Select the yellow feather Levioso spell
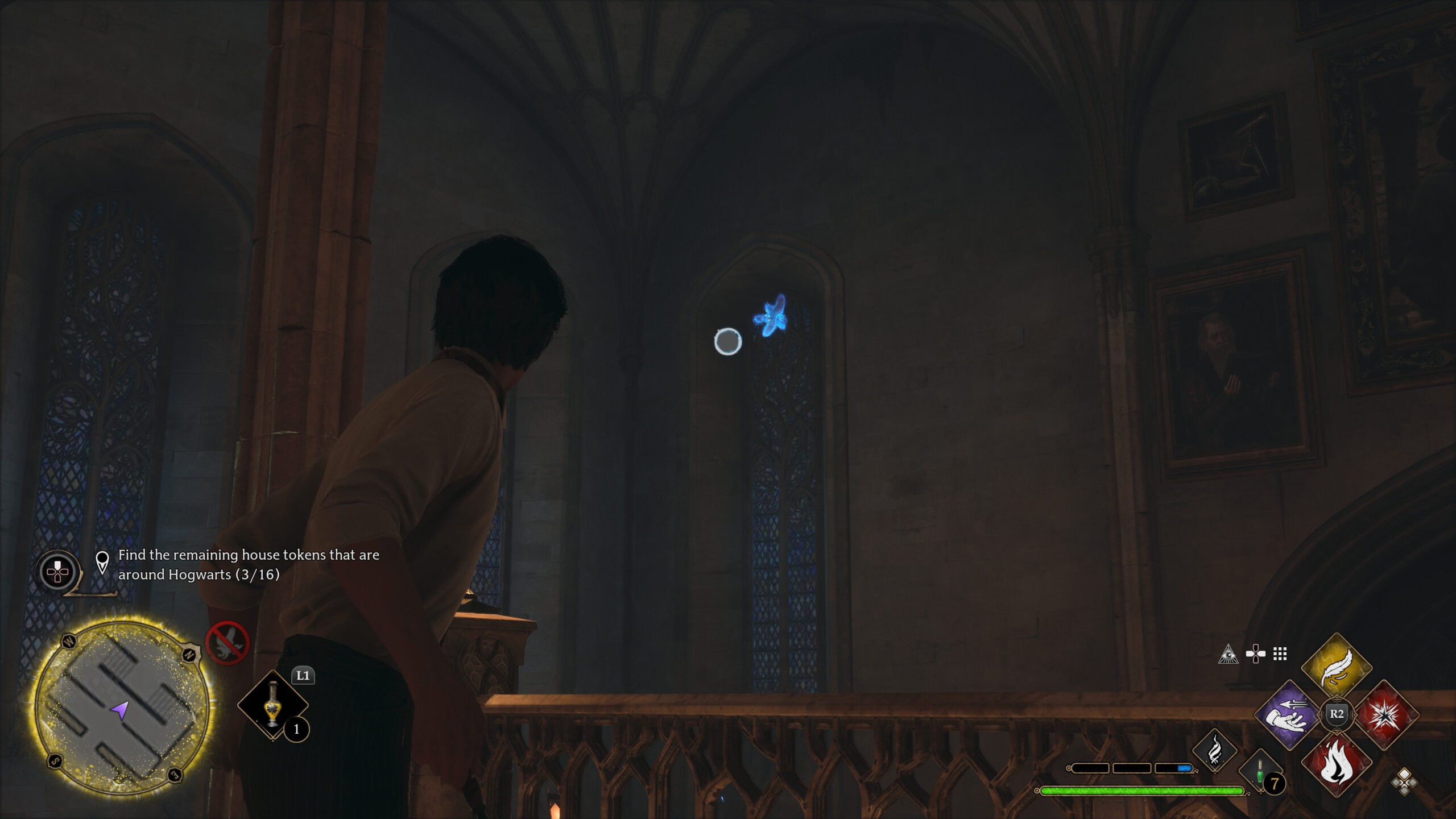 1336,666
